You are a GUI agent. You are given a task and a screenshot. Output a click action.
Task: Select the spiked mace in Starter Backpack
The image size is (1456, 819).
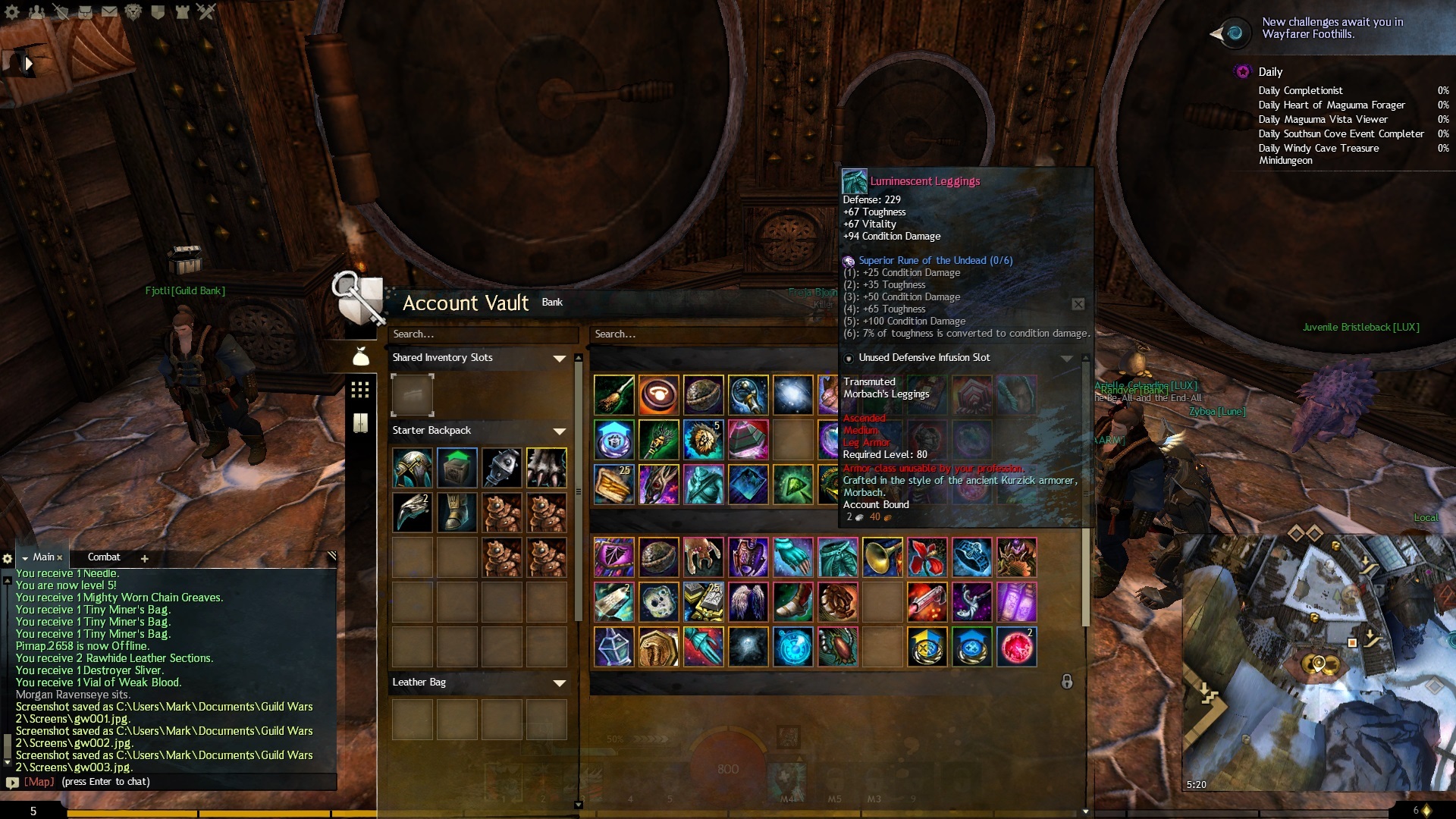pos(501,467)
